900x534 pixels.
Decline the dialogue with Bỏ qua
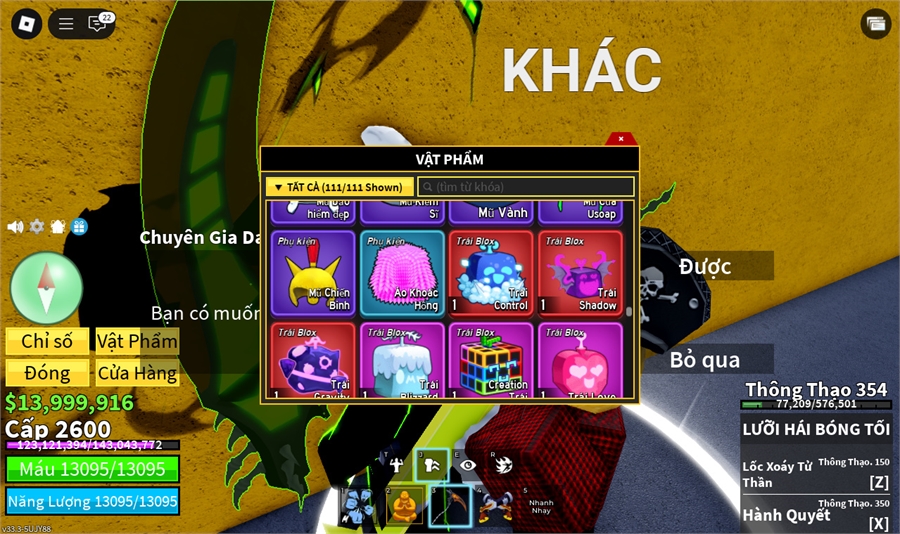click(706, 359)
